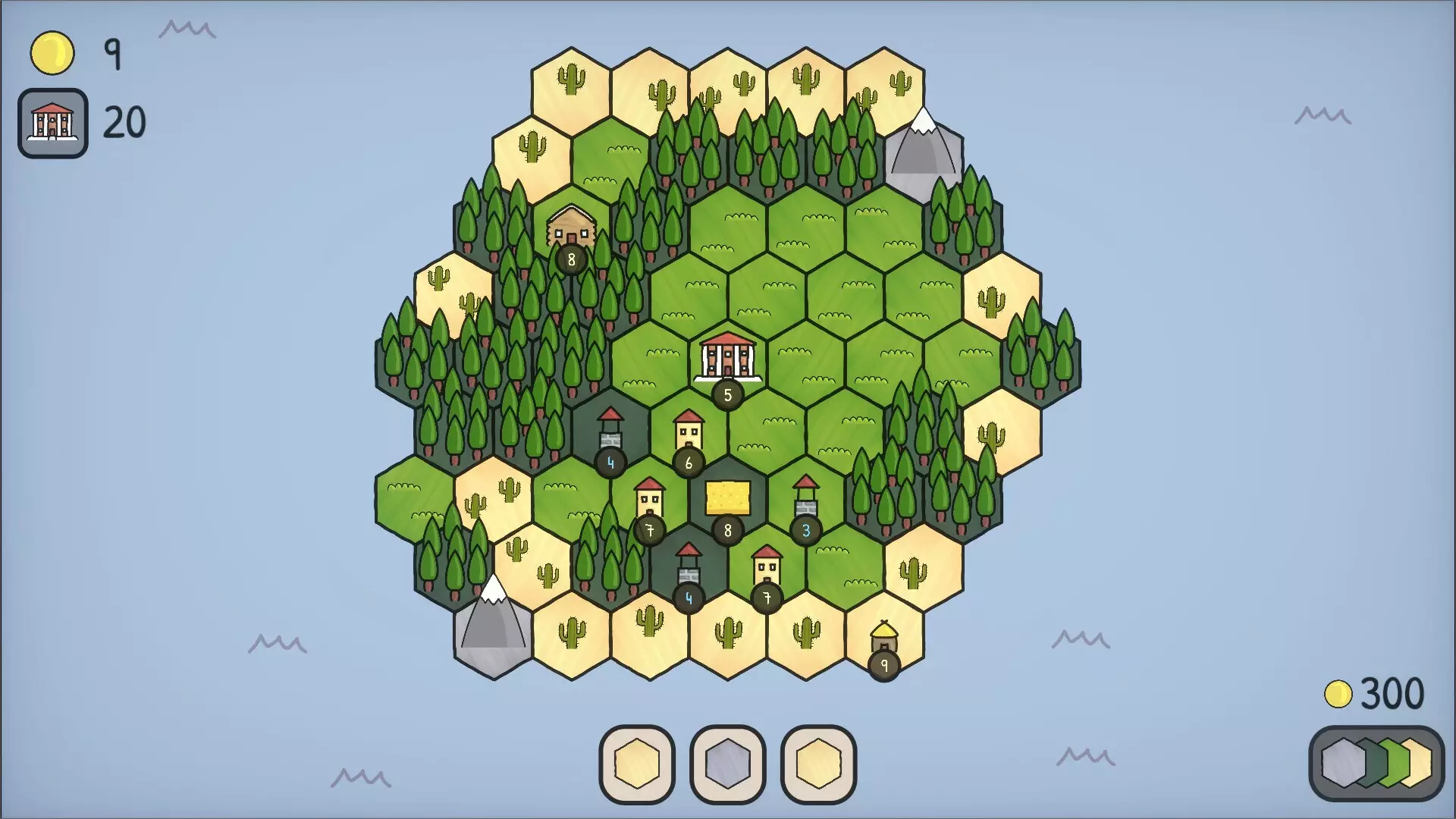
Task: Select the stone tile in hand
Action: [x=726, y=766]
